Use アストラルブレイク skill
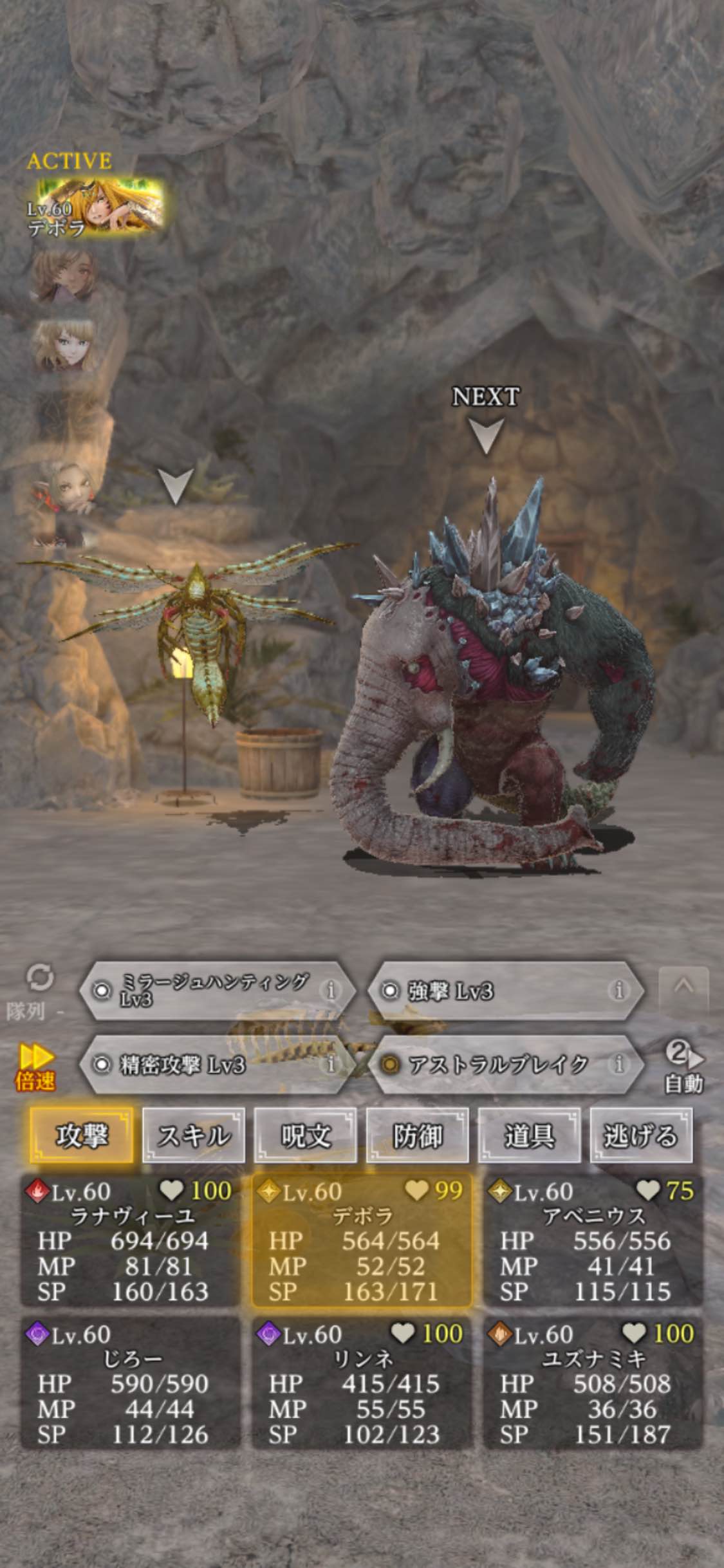 496,1064
